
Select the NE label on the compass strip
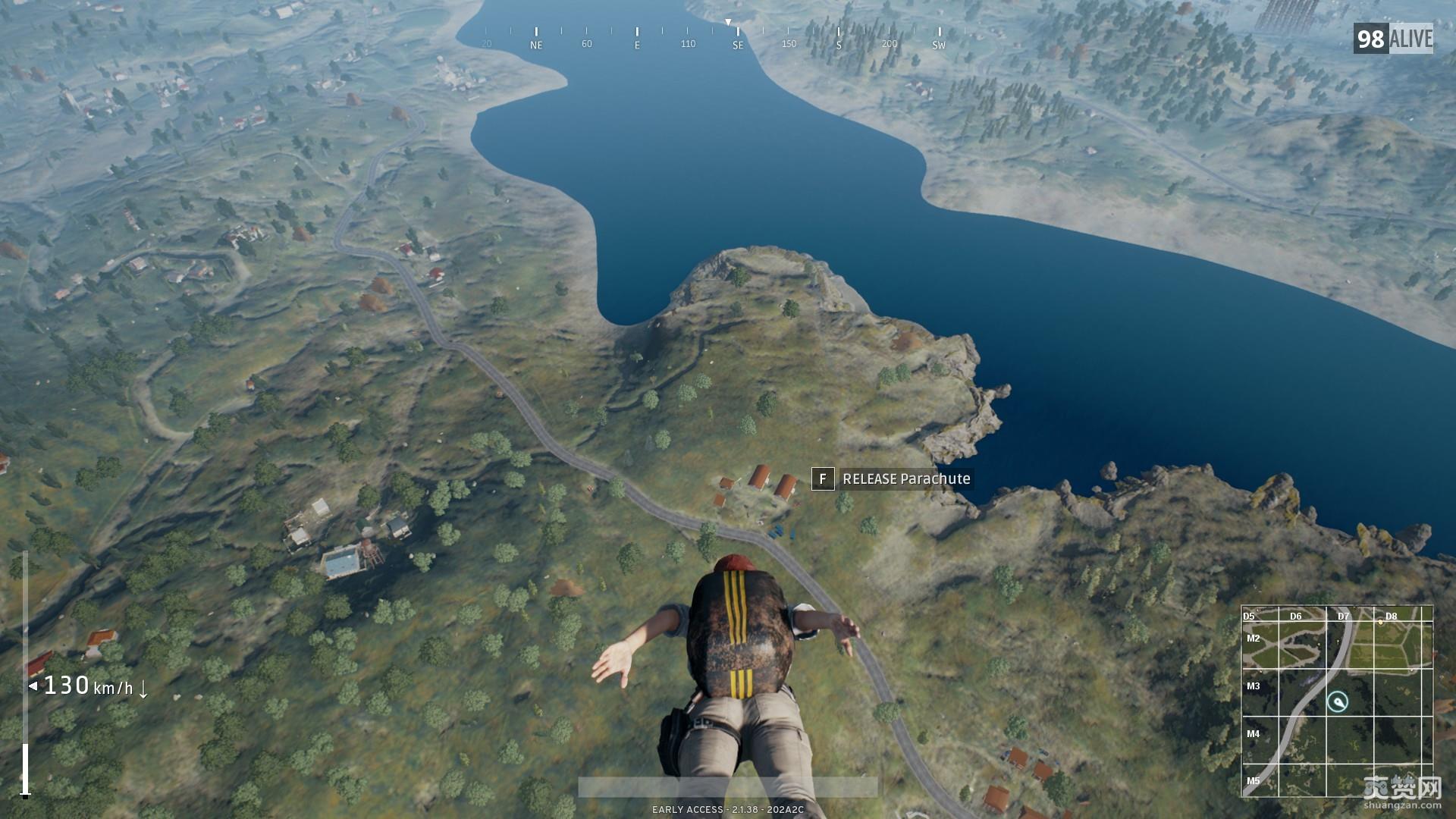[537, 44]
